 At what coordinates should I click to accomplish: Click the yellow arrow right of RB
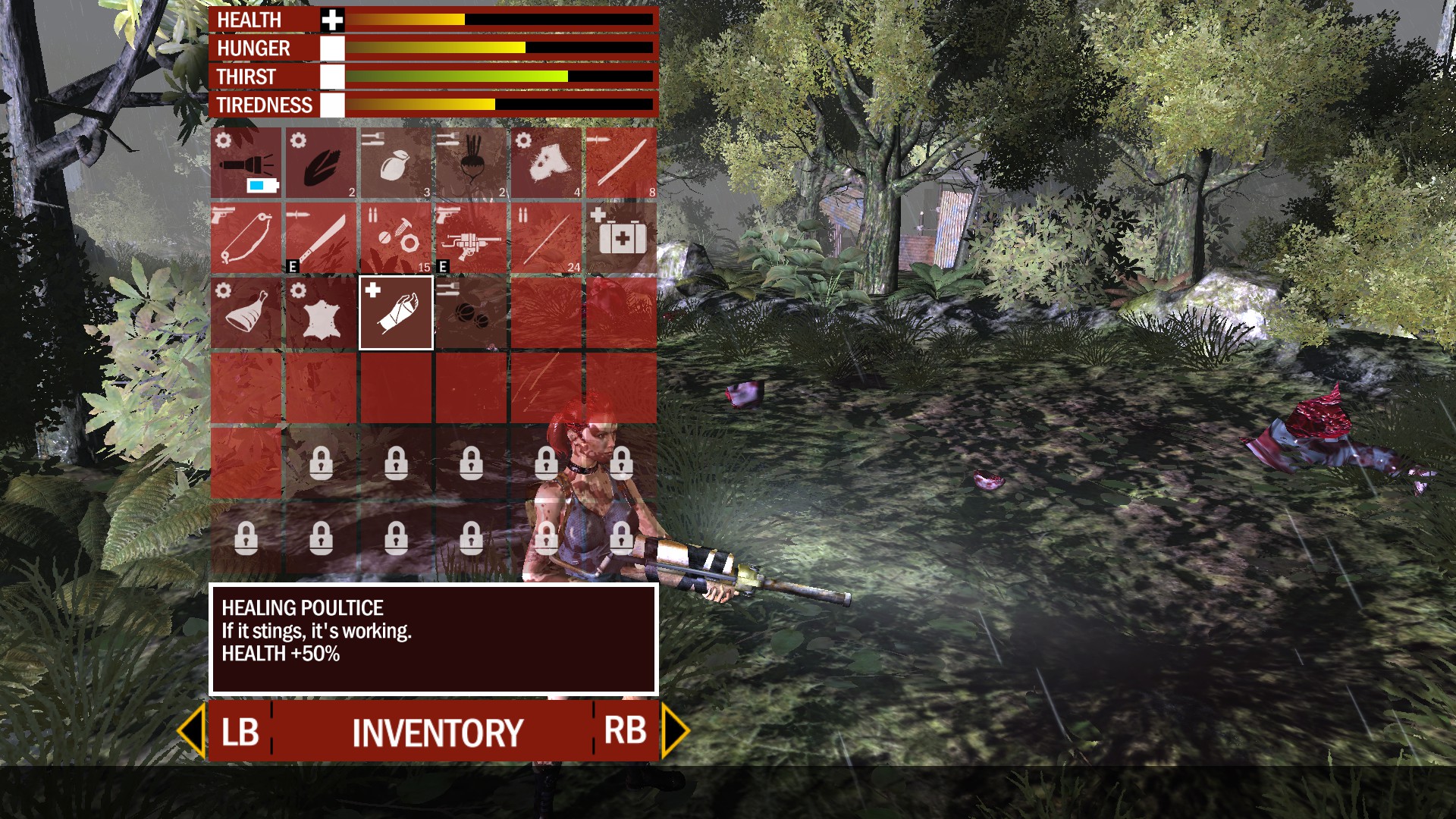click(x=673, y=732)
